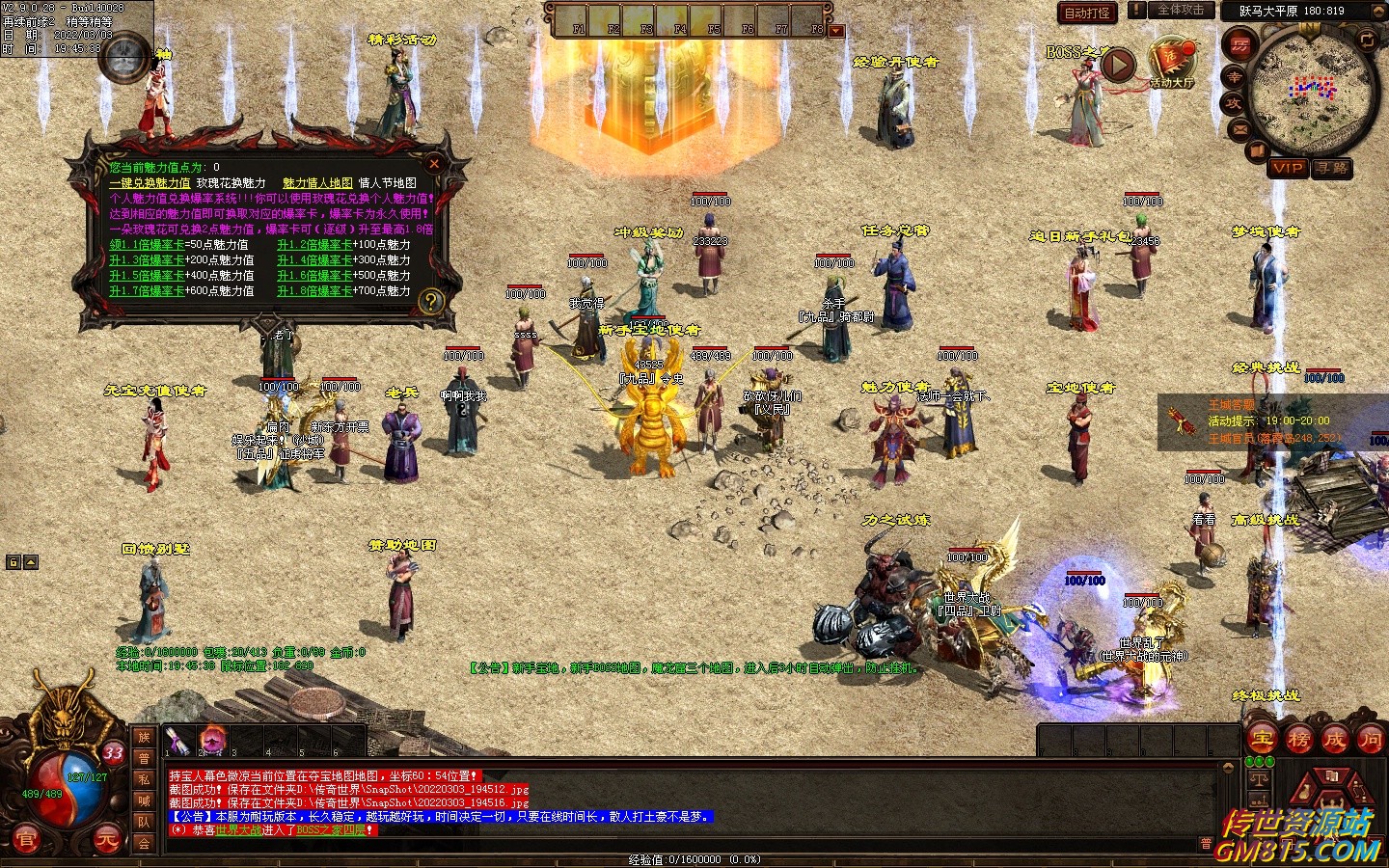Click the round play arrow button
Screen dimensions: 1389x868
[1118, 65]
